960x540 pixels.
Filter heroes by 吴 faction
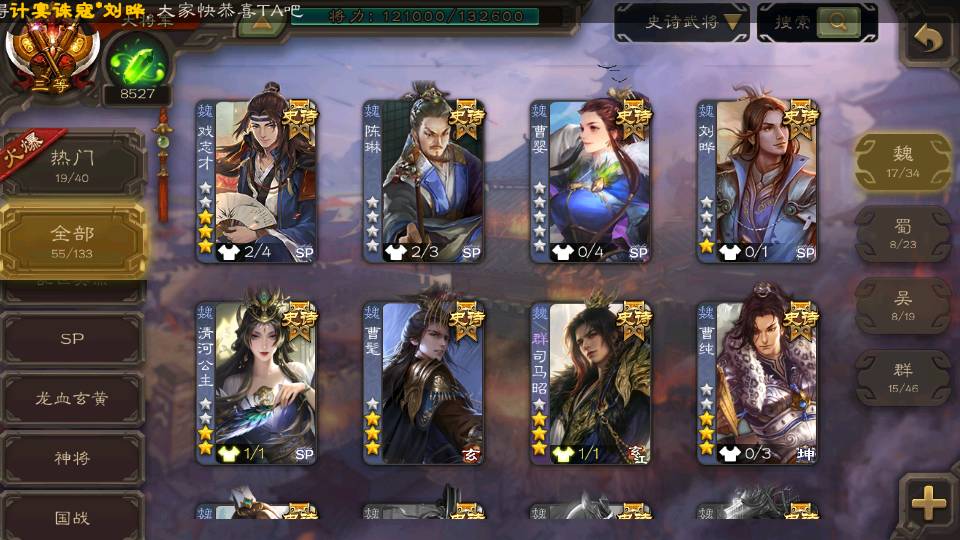(x=902, y=305)
